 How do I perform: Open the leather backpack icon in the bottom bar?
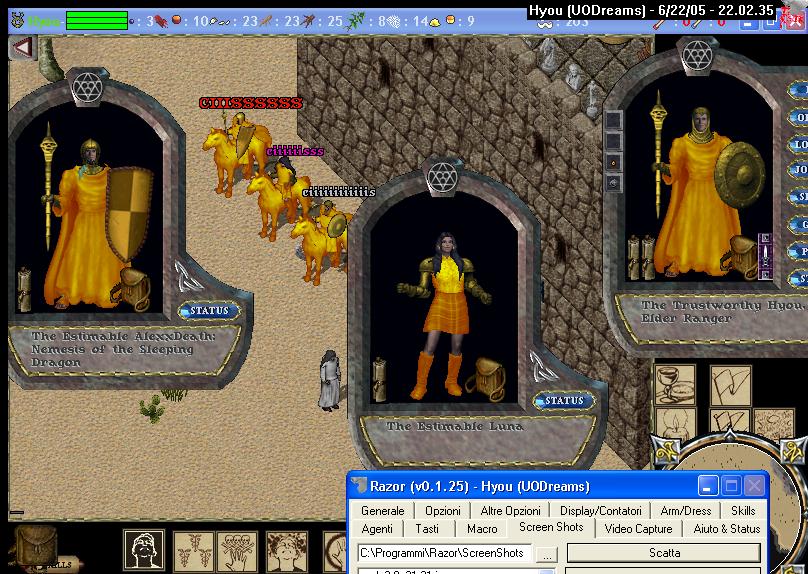coord(37,546)
